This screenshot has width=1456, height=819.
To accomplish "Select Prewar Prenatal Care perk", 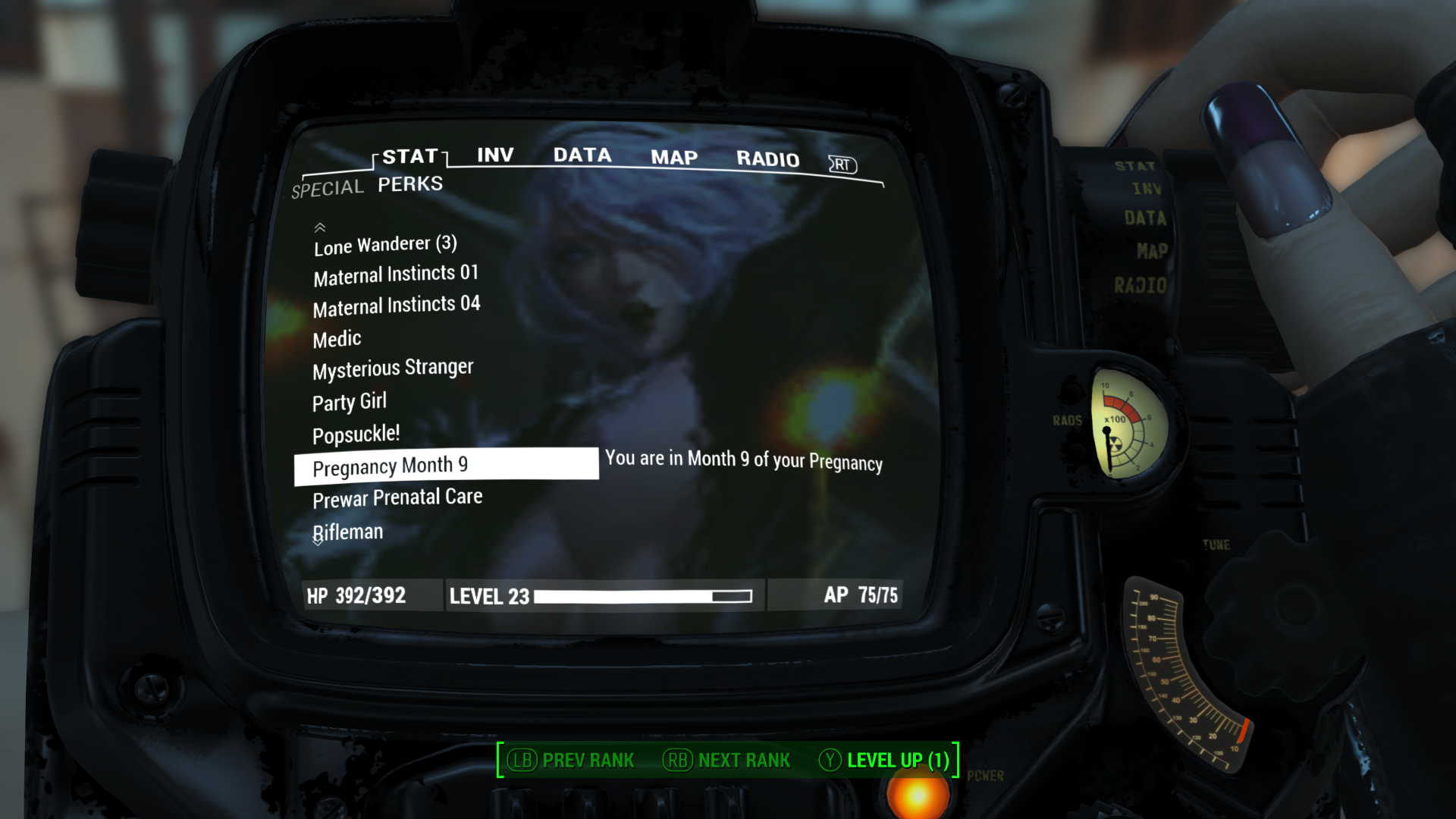I will [397, 498].
